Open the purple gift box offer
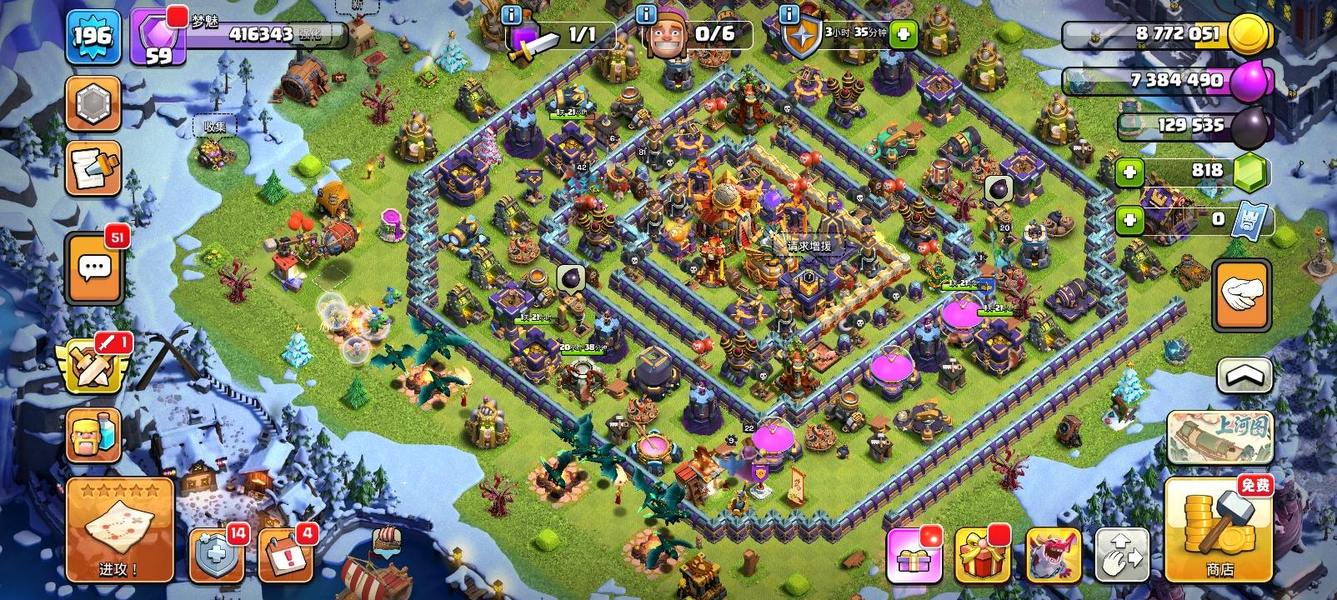Viewport: 1337px width, 600px height. click(914, 555)
